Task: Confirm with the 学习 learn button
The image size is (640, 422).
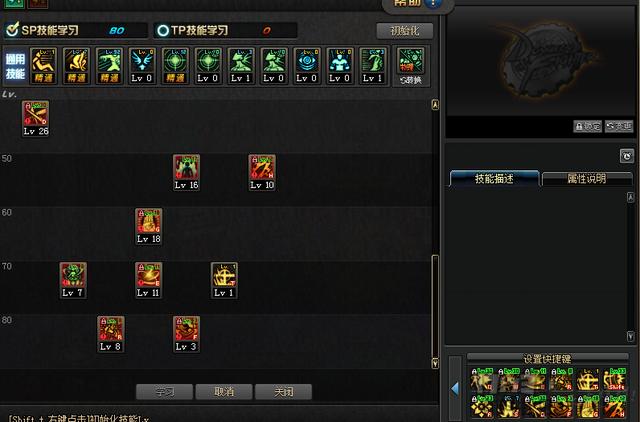Action: 164,392
